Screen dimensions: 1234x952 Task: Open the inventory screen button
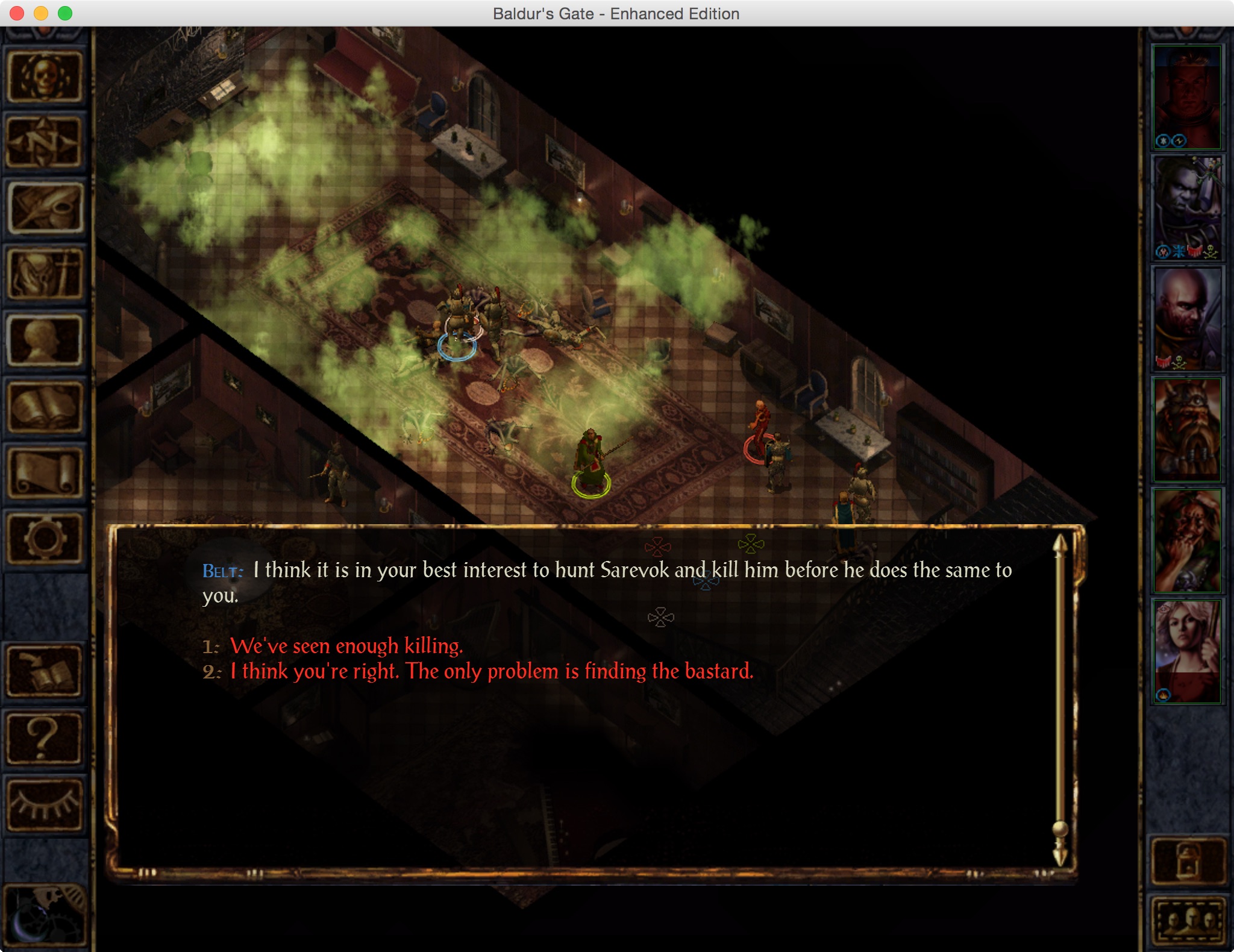tap(45, 275)
